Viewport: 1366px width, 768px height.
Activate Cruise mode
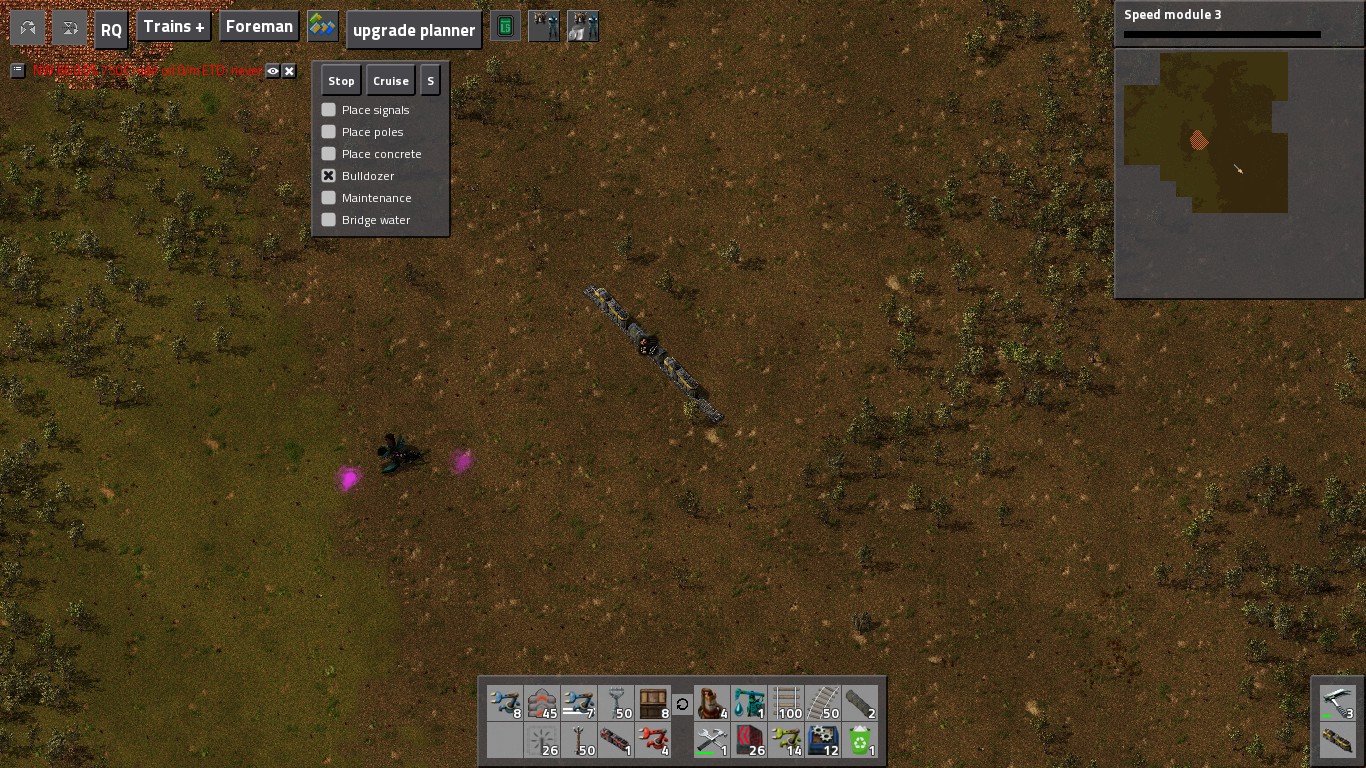click(x=390, y=81)
